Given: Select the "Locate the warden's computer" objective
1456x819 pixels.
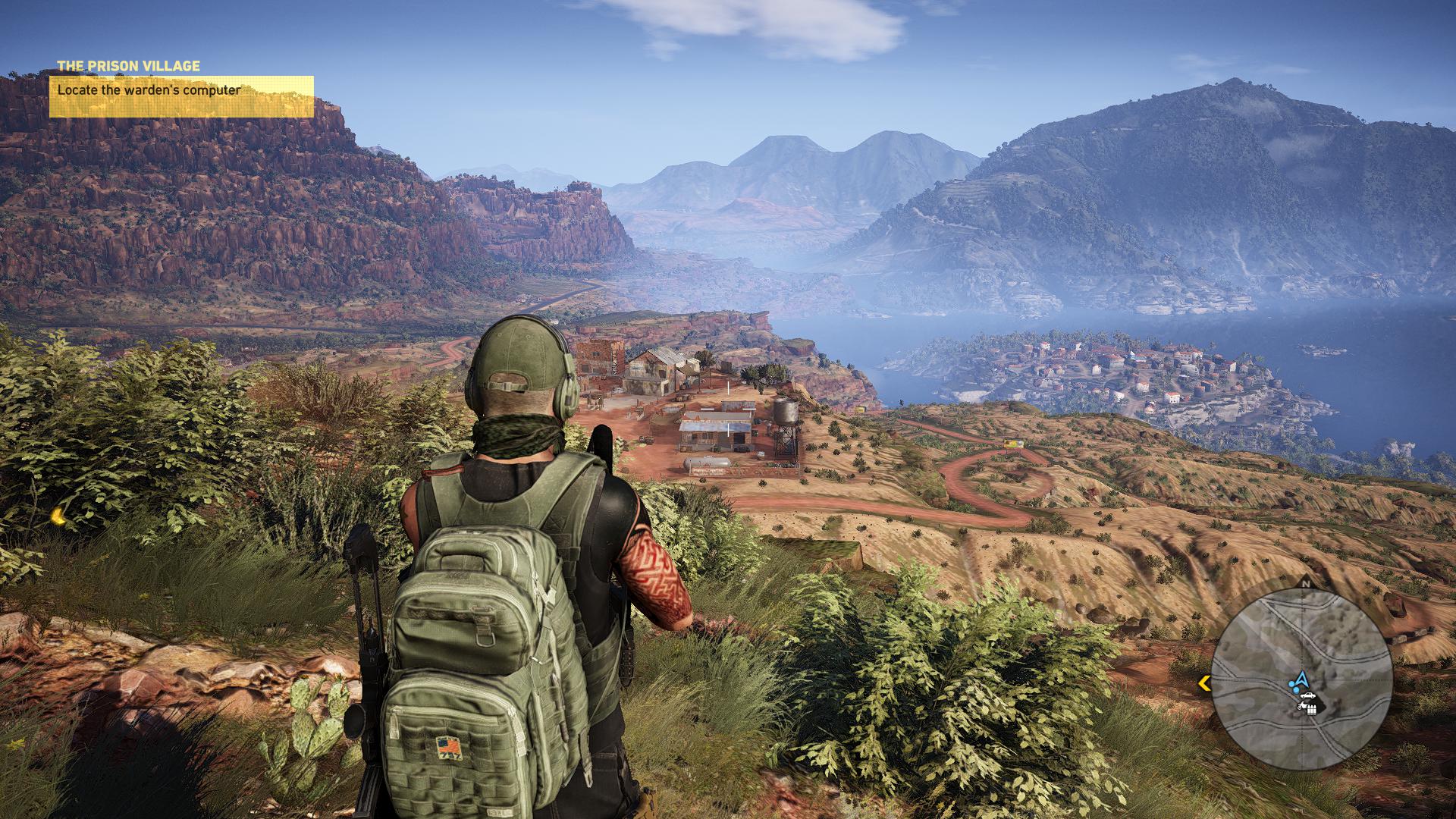Looking at the screenshot, I should point(181,96).
